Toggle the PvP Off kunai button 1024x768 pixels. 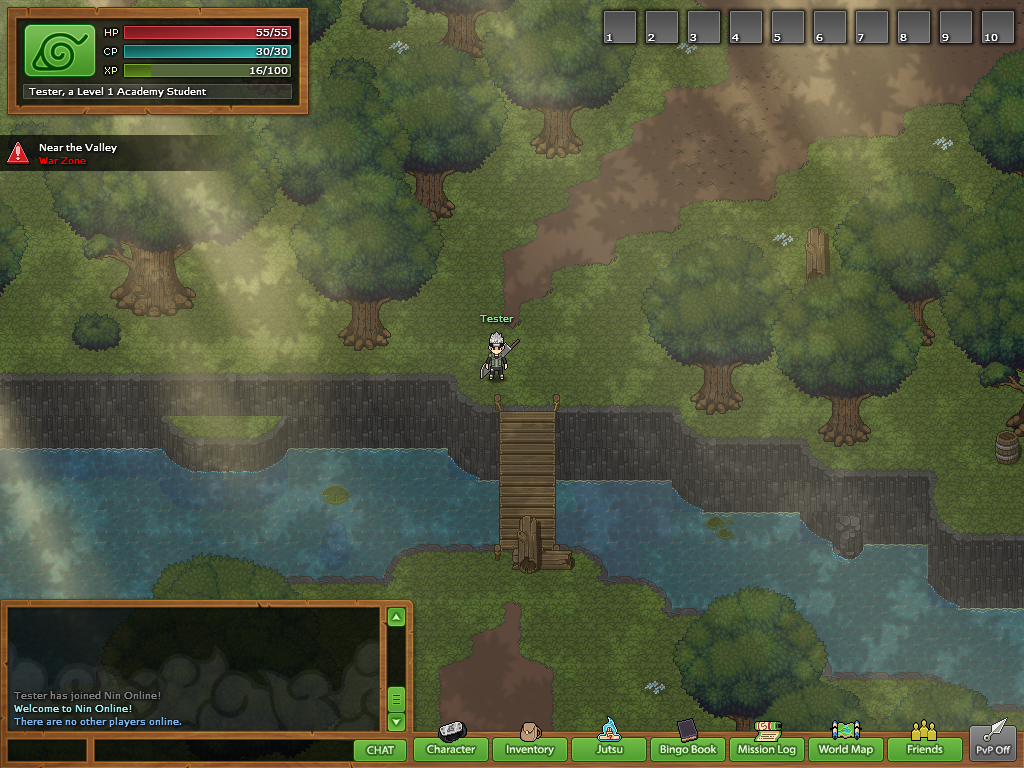pos(992,744)
